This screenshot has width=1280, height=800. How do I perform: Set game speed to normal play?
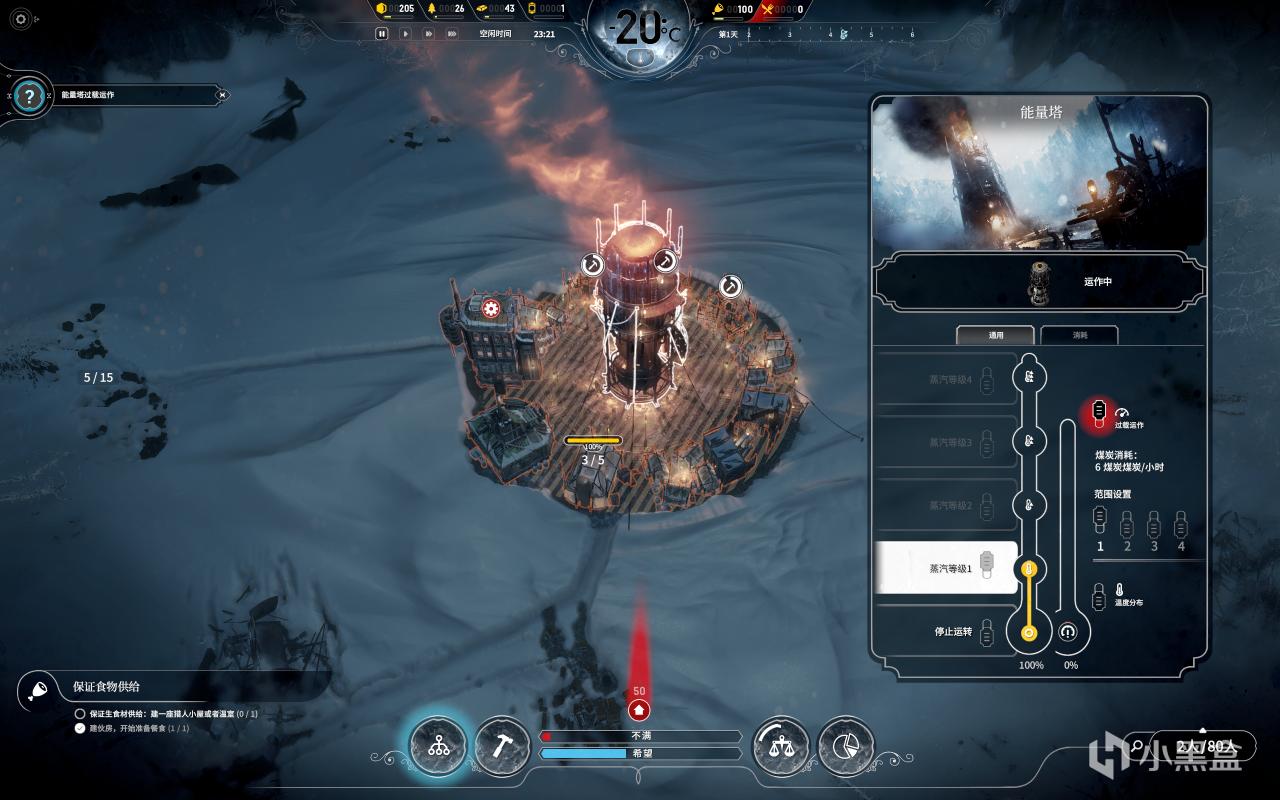tap(405, 33)
